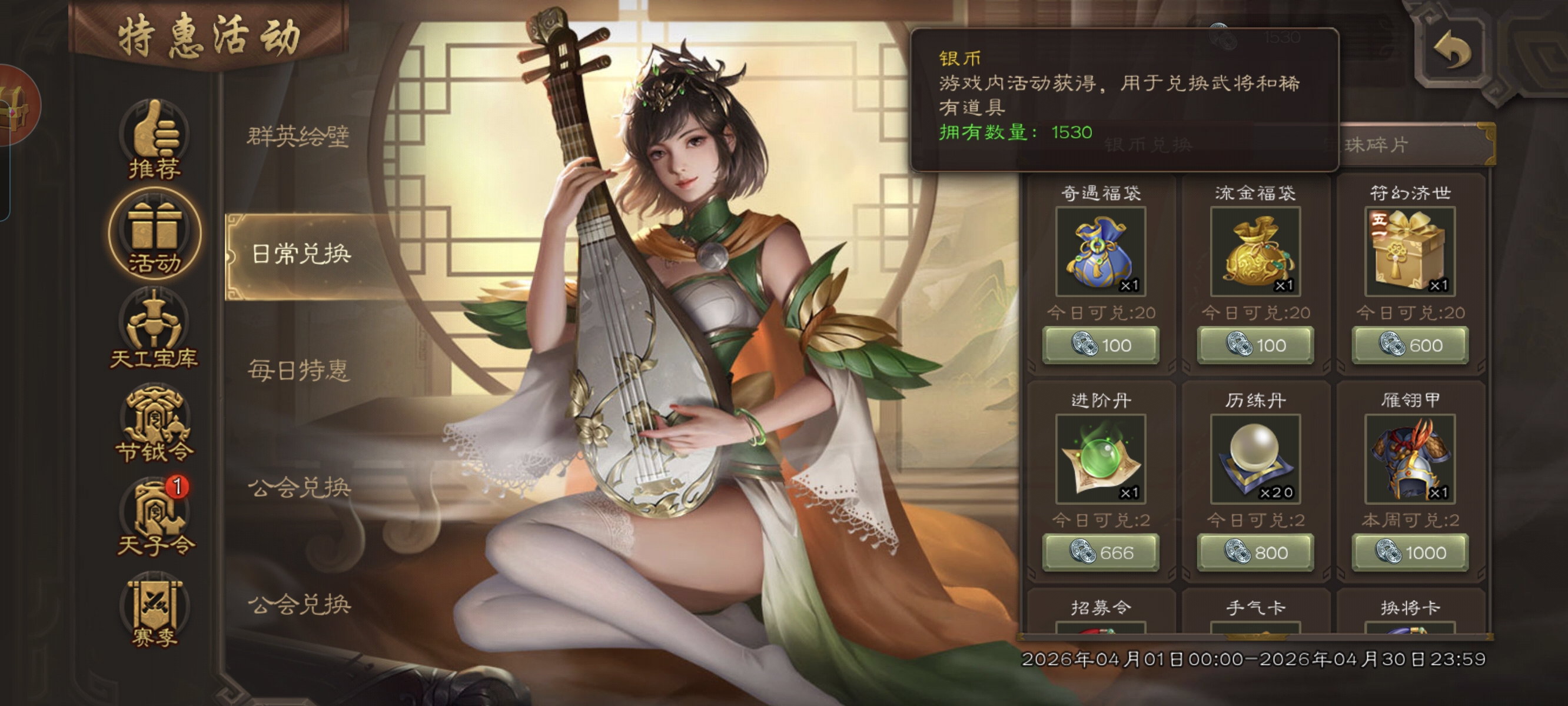Buy 奇遇福袋 using its 100 coin button
This screenshot has width=1568, height=706.
coord(1101,345)
